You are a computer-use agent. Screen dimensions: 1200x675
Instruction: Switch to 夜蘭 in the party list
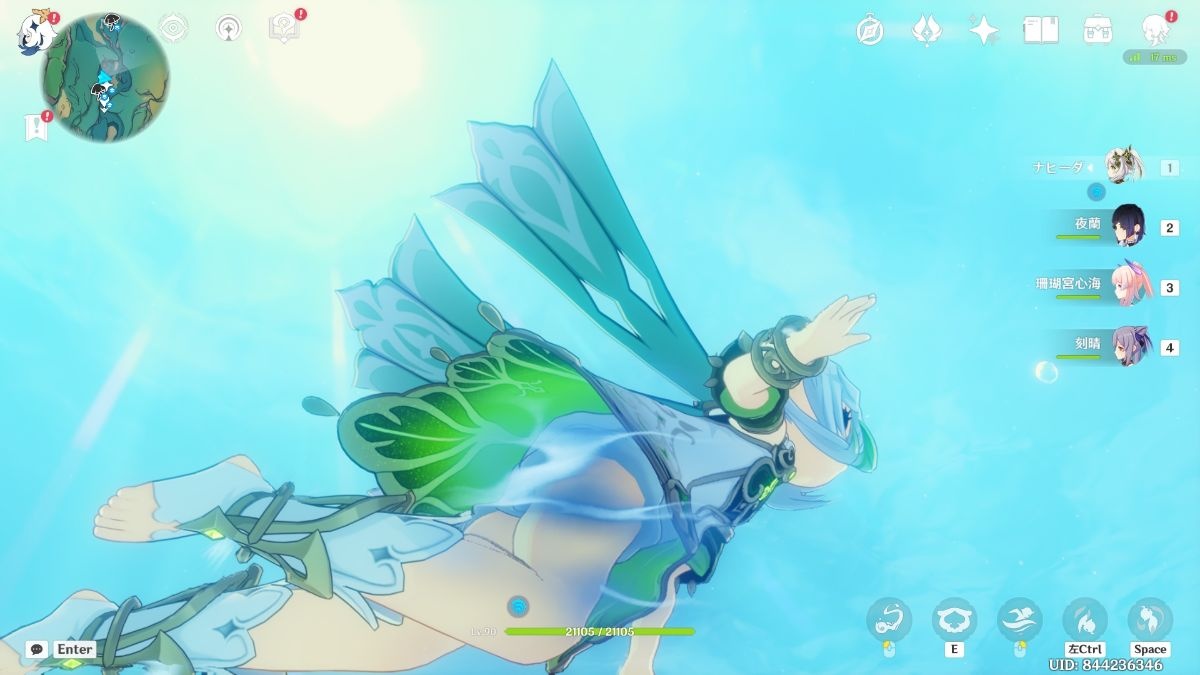tap(1128, 226)
